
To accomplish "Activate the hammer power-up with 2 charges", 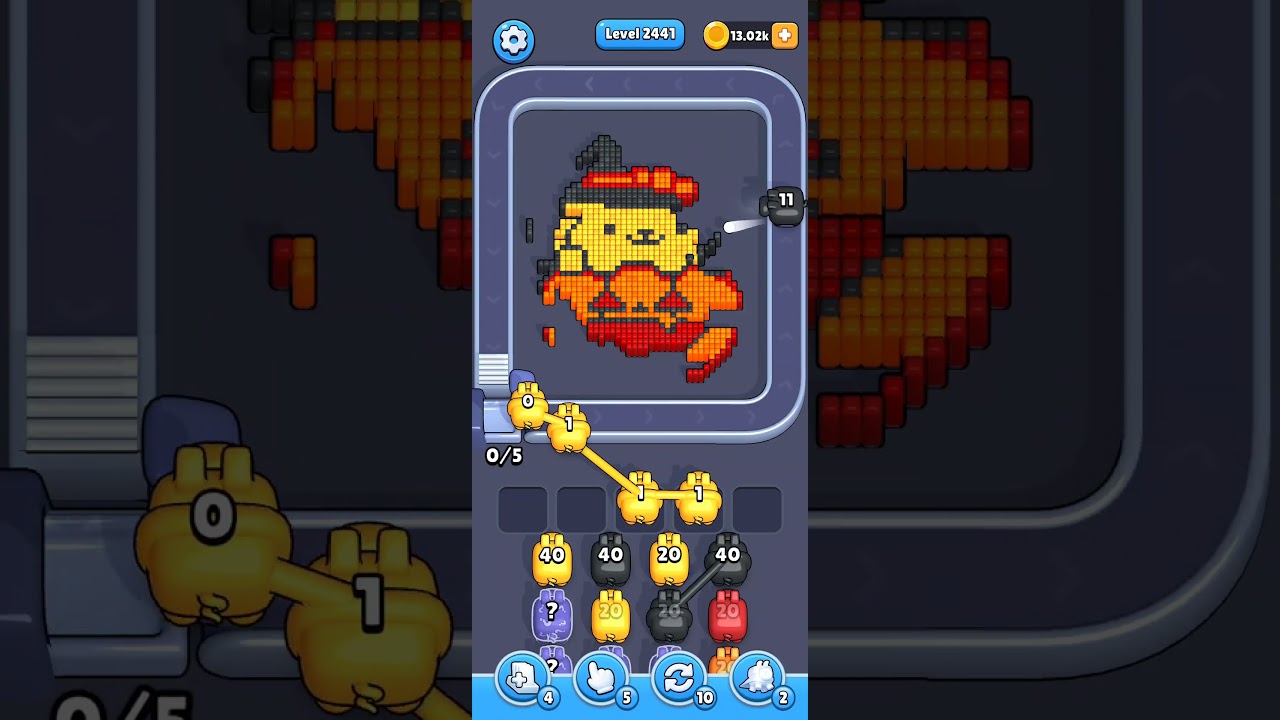I will coord(757,678).
